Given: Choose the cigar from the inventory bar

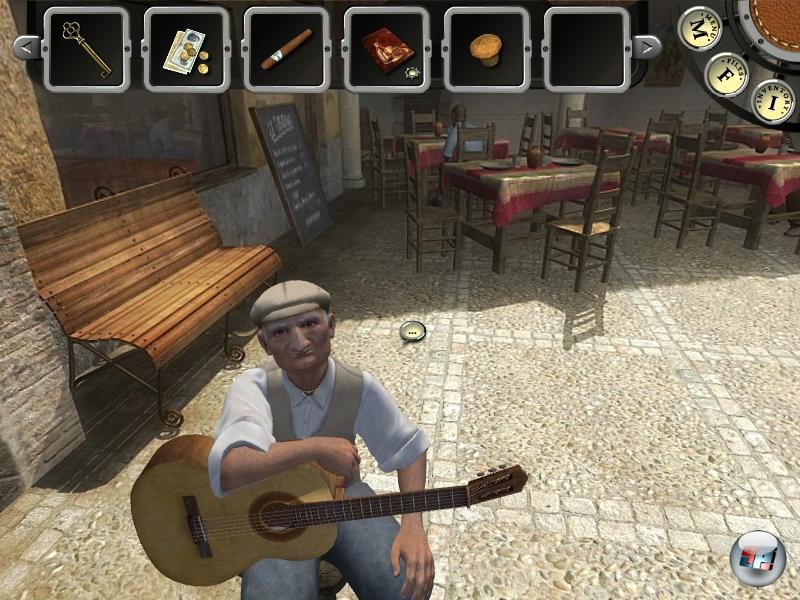Looking at the screenshot, I should [287, 48].
